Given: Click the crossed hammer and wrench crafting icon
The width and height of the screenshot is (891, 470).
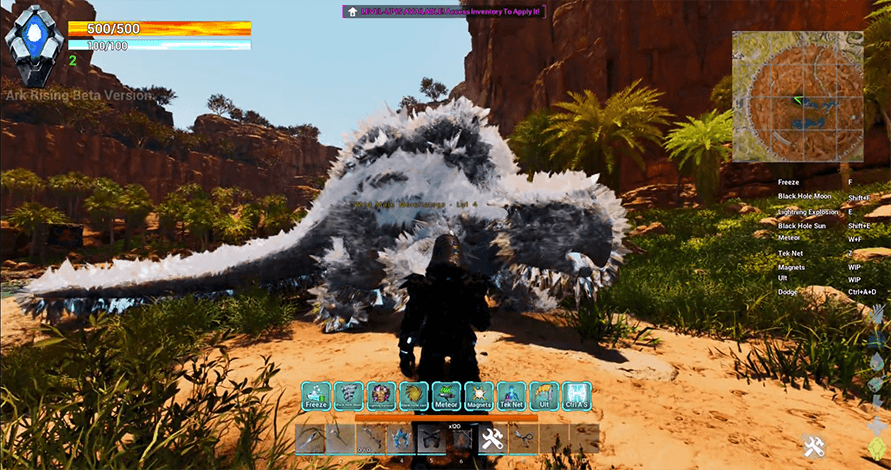Looking at the screenshot, I should click(x=814, y=445).
